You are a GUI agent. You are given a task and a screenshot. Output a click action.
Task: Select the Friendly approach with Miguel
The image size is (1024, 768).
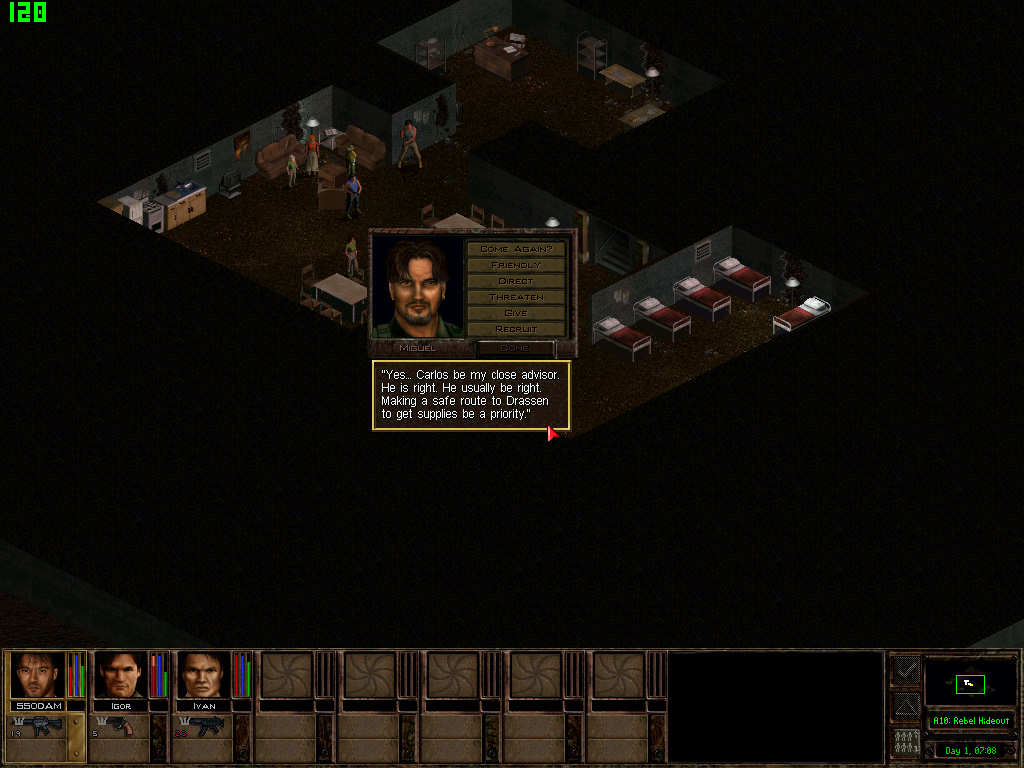516,265
